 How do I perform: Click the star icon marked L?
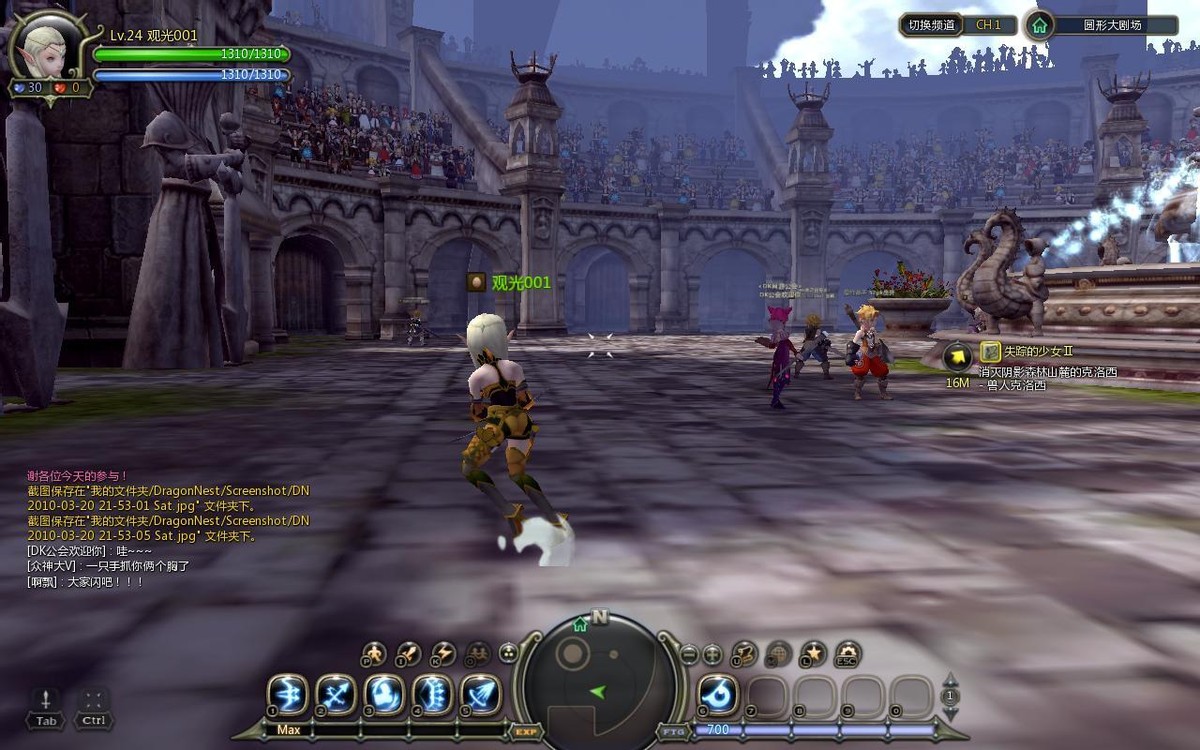point(813,654)
